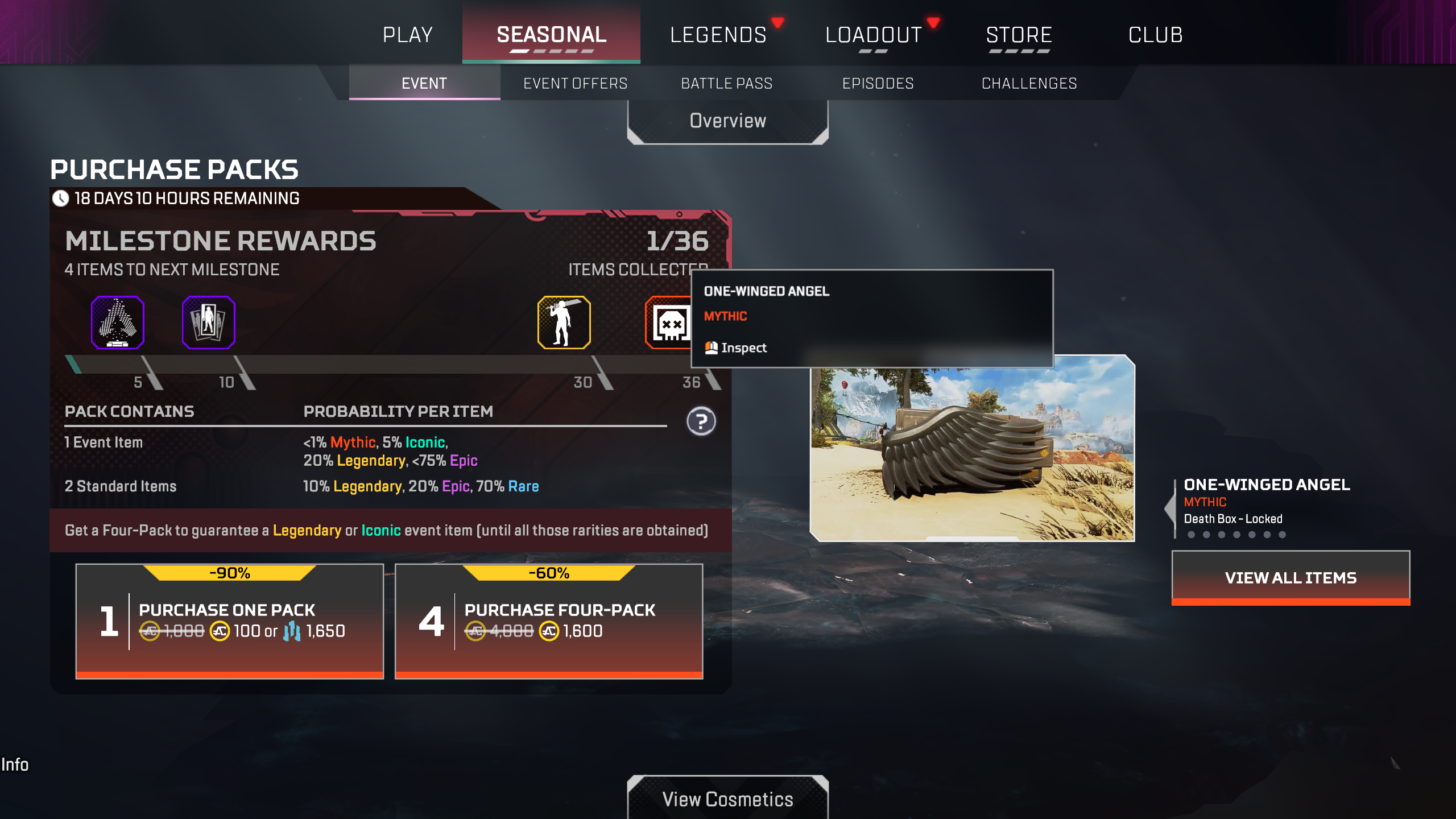
Task: Select the gold sword emote milestone icon
Action: pos(564,322)
